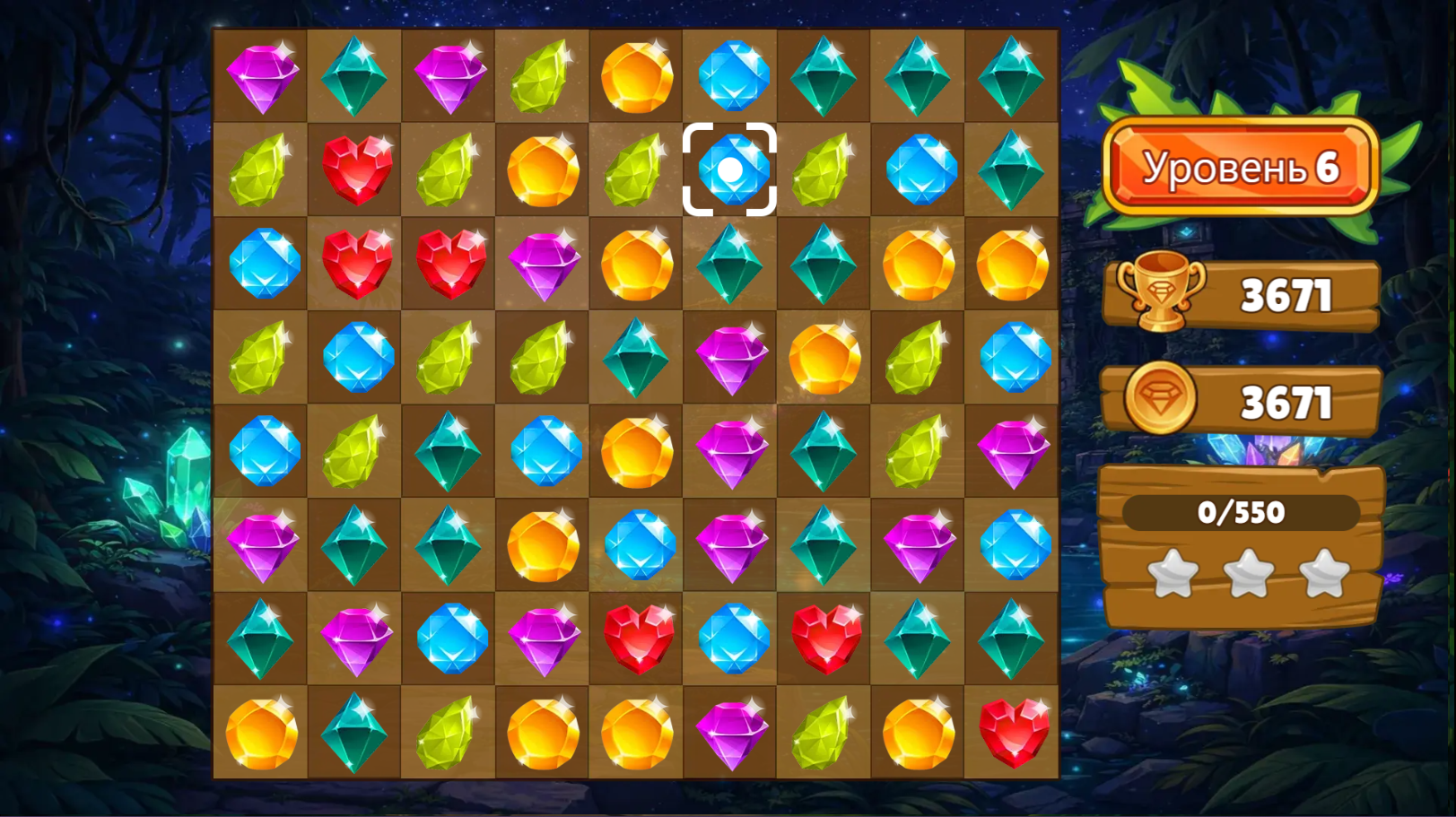
Task: Click the orange round gem in the top row
Action: tap(635, 76)
